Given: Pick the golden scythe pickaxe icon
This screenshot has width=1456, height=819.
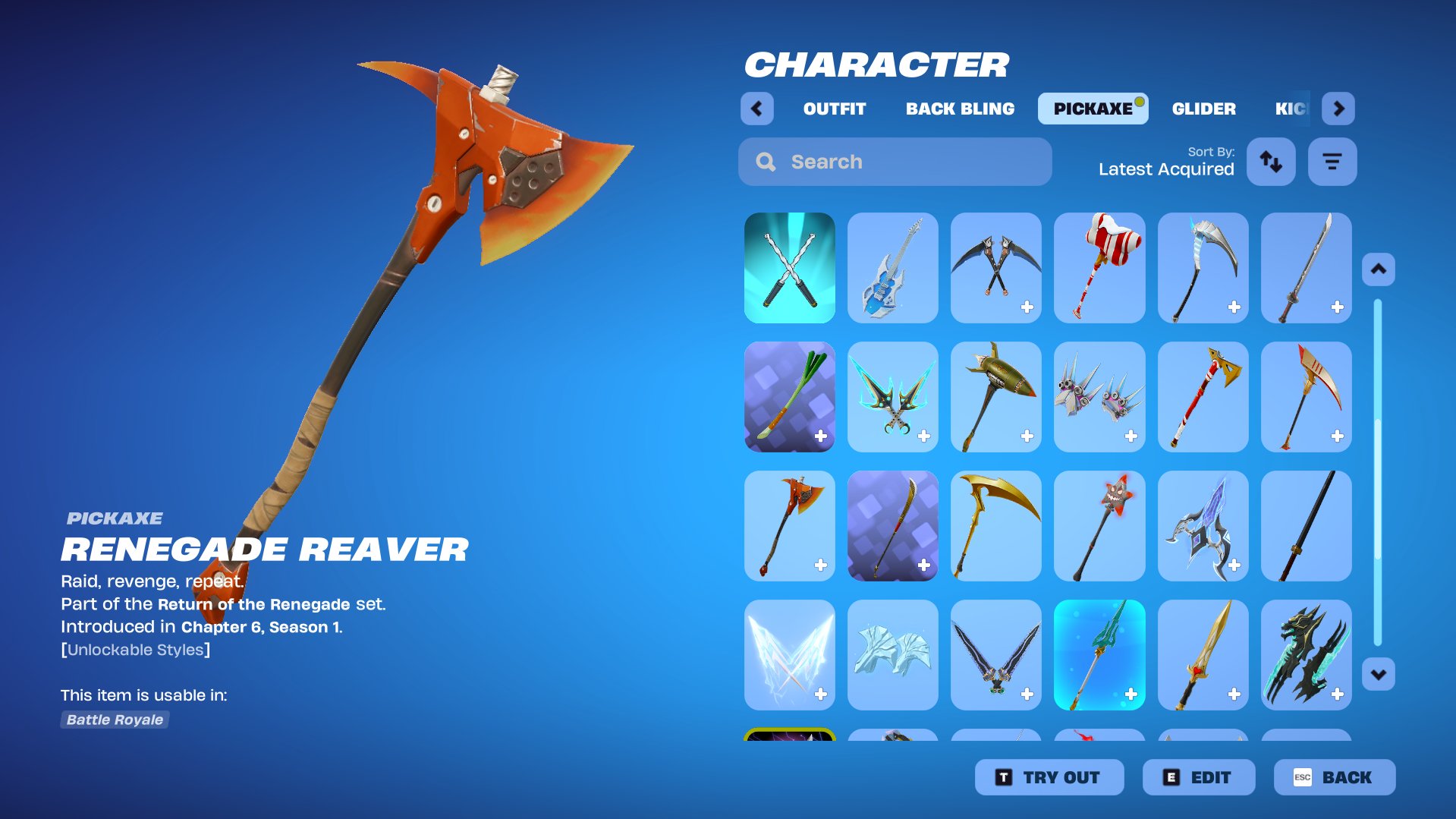Looking at the screenshot, I should 996,525.
